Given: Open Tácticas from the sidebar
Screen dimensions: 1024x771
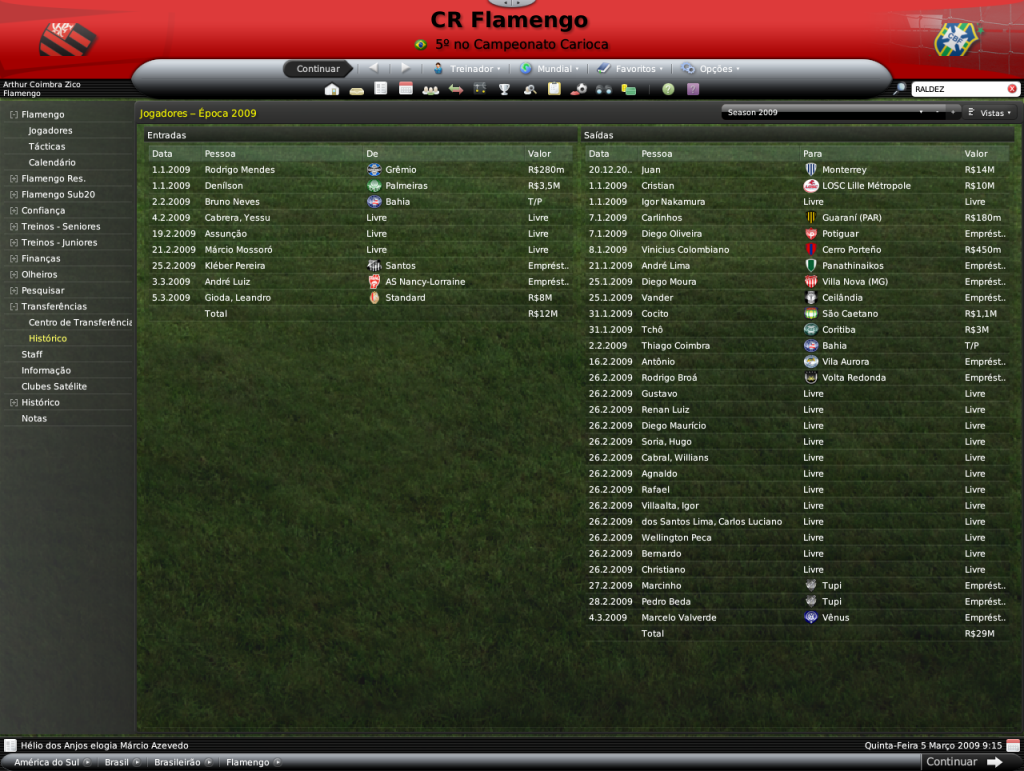Looking at the screenshot, I should point(47,147).
